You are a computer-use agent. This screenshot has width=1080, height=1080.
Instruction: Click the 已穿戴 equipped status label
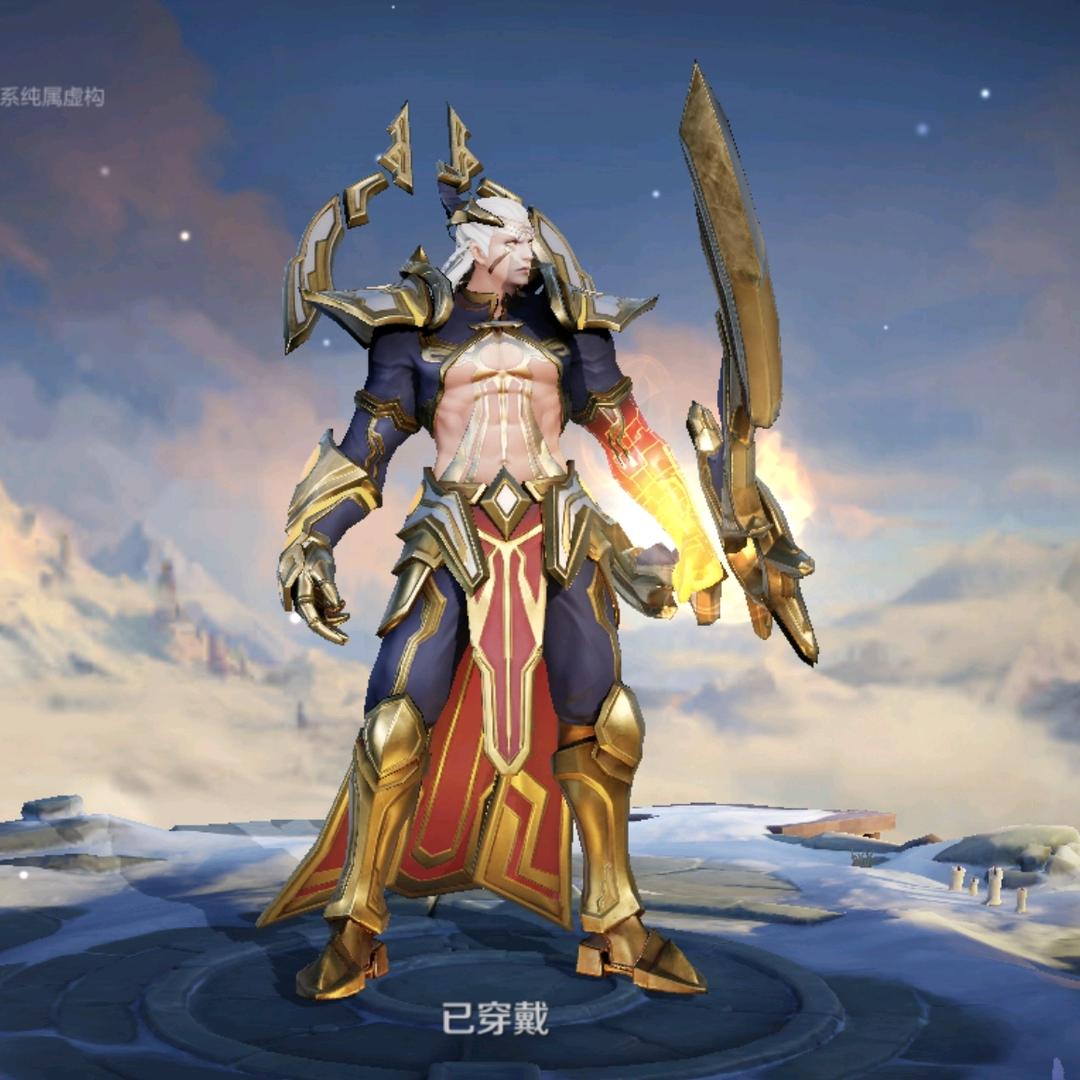tap(495, 1019)
